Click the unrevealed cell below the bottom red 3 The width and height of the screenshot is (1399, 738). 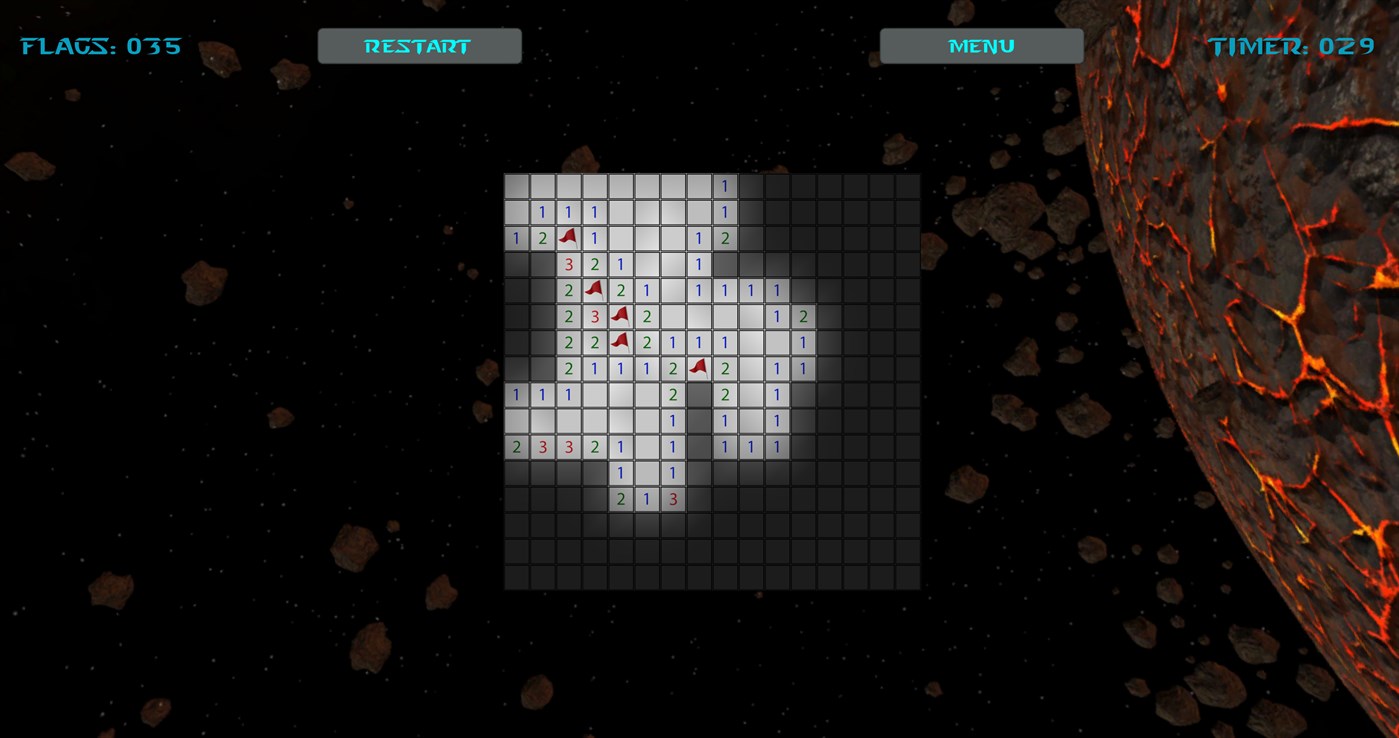(671, 525)
